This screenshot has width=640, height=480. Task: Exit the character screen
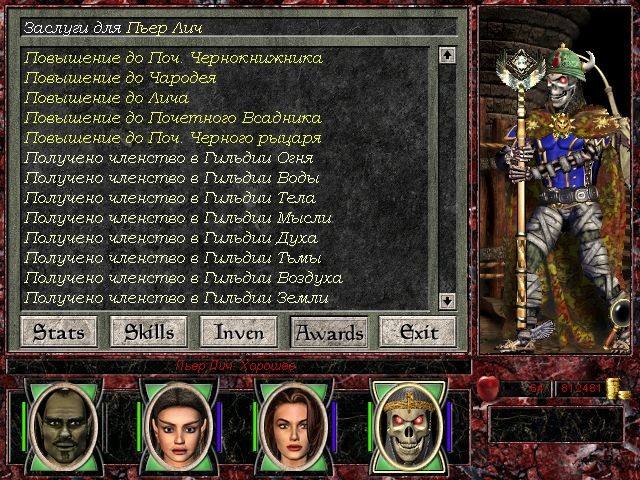pos(418,331)
